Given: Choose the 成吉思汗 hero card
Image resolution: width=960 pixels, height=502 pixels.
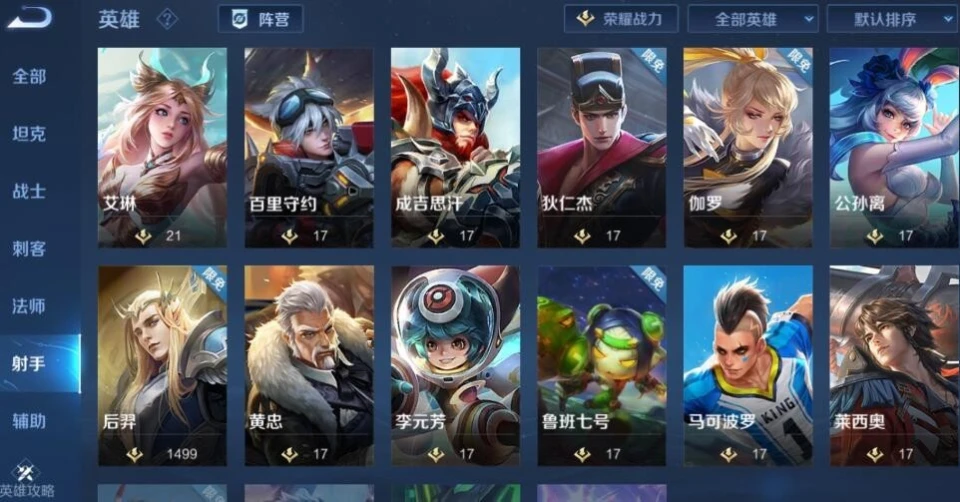Looking at the screenshot, I should coord(455,147).
